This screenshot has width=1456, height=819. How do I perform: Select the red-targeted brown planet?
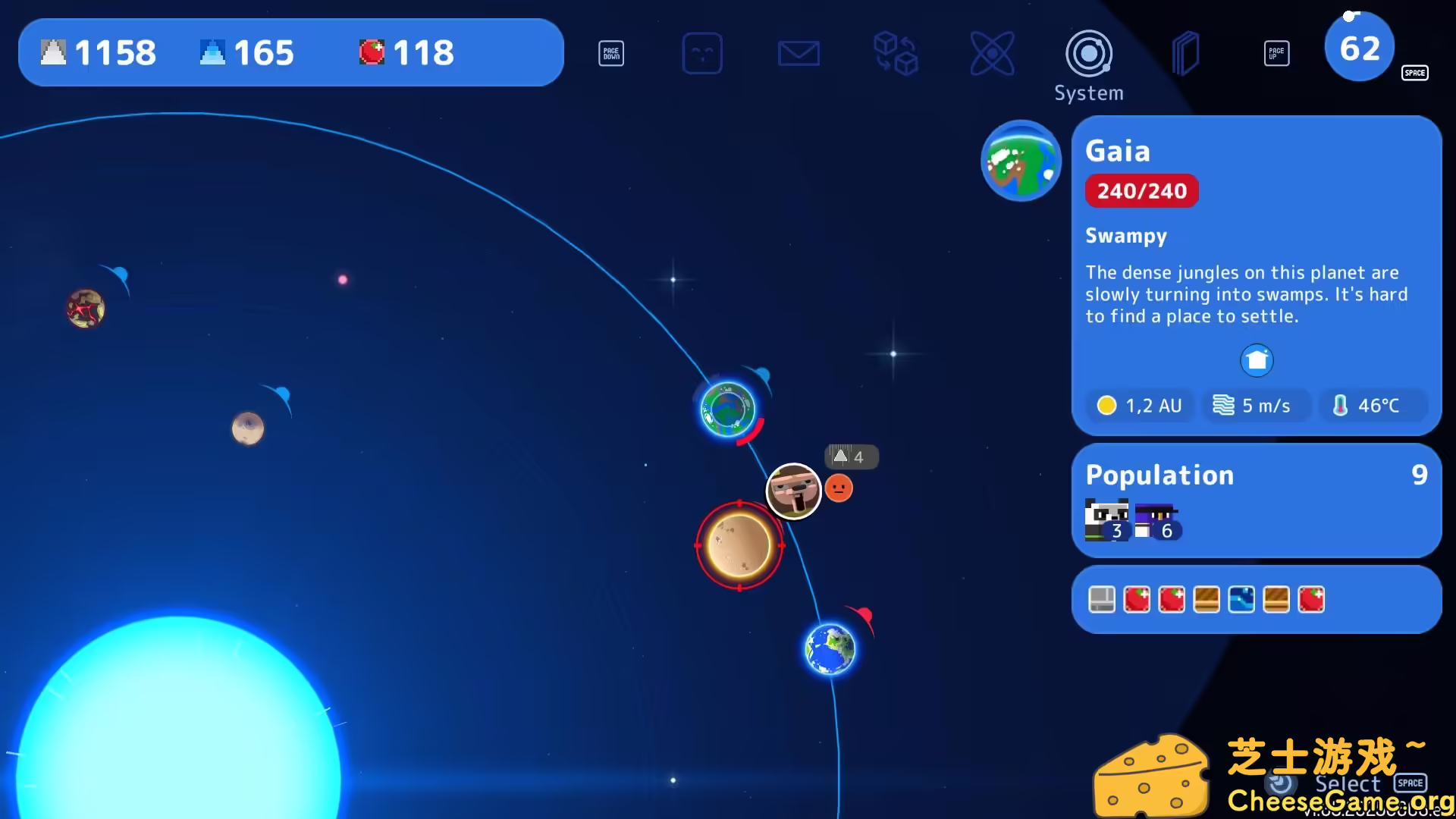tap(739, 544)
